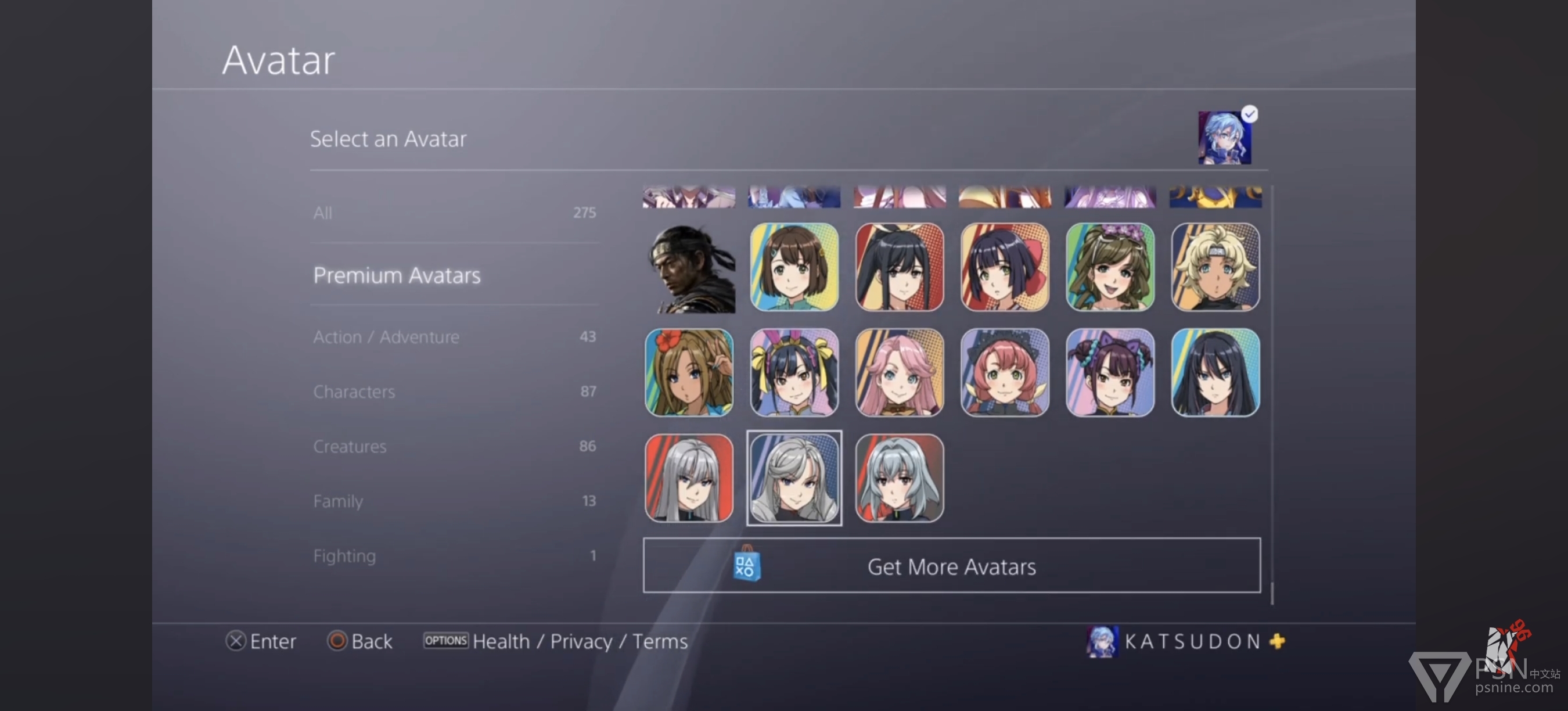Choose the girl with red hibiscus flower avatar
Screen dimensions: 1568x711
(x=689, y=372)
